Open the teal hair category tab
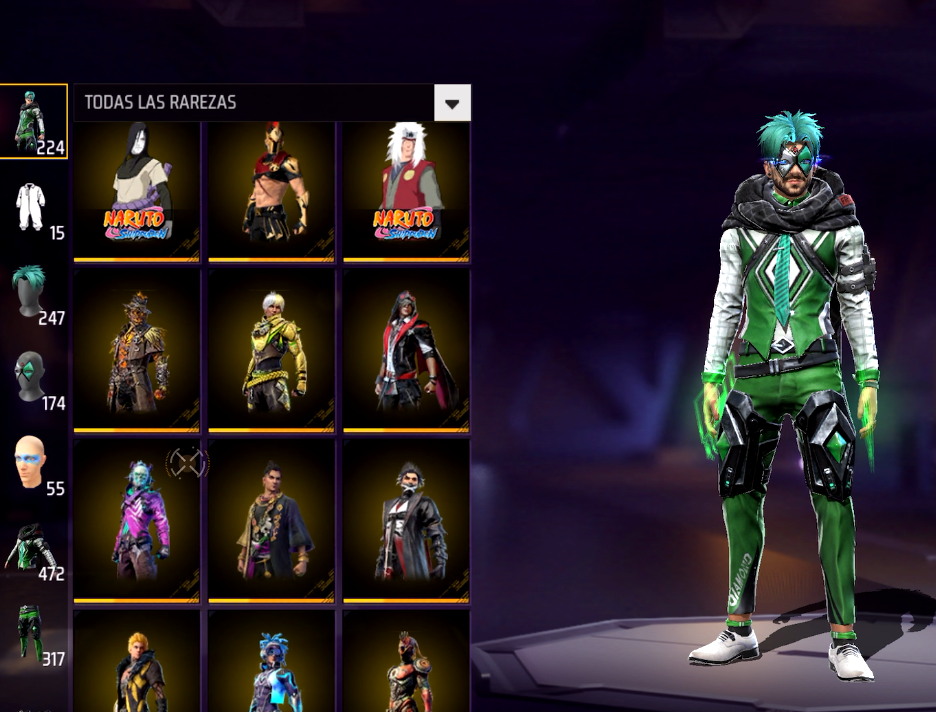The image size is (936, 712). pyautogui.click(x=34, y=293)
